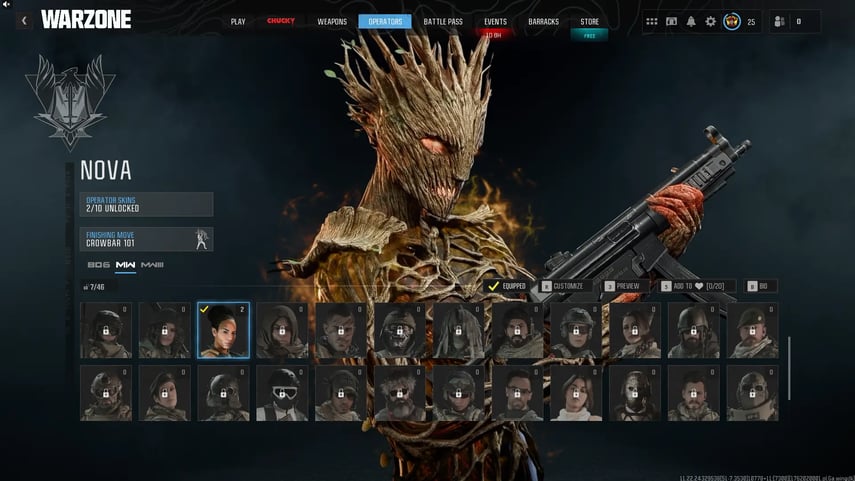Open the Store tab

[590, 21]
